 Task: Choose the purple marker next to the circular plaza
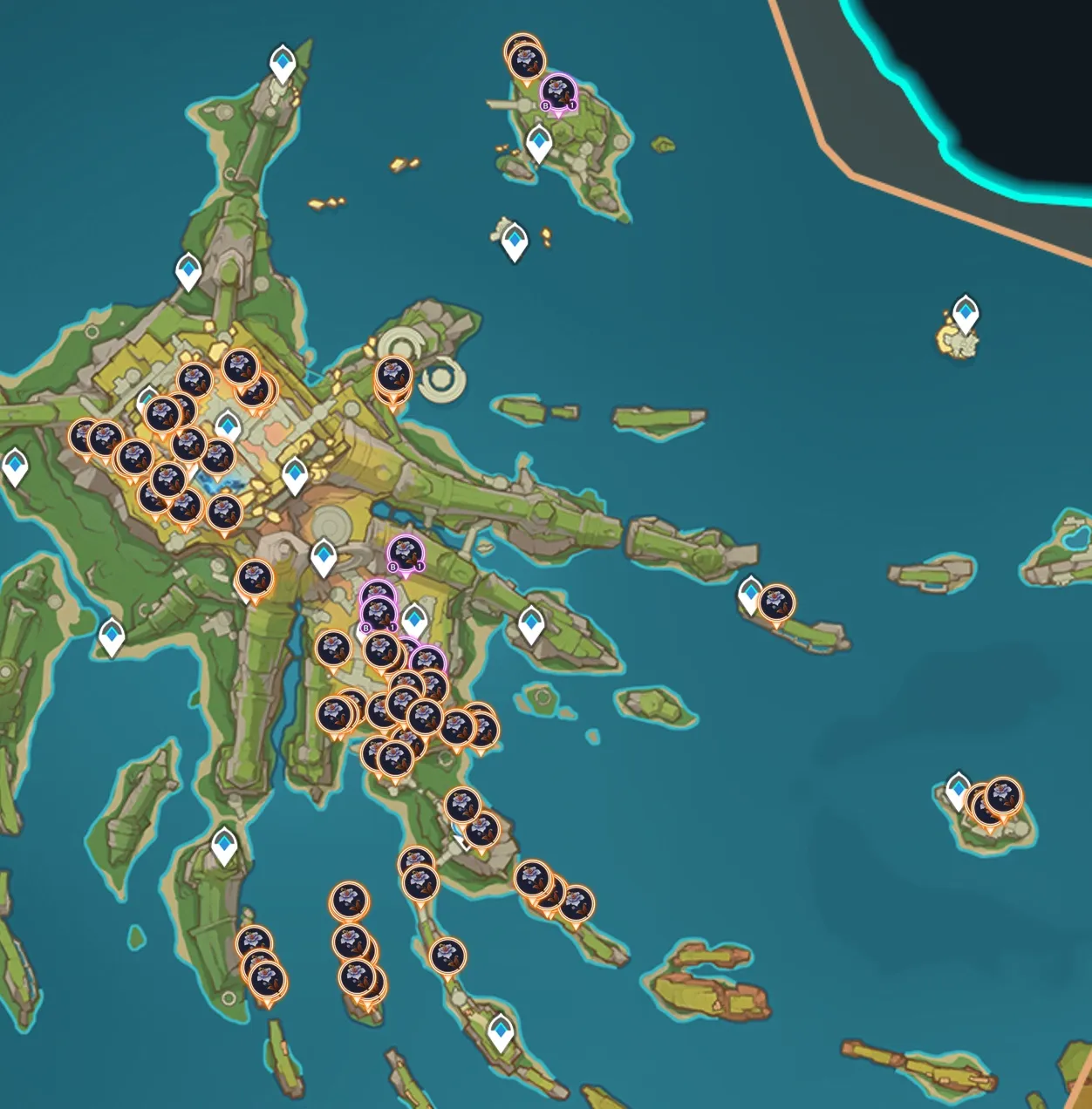tap(405, 554)
